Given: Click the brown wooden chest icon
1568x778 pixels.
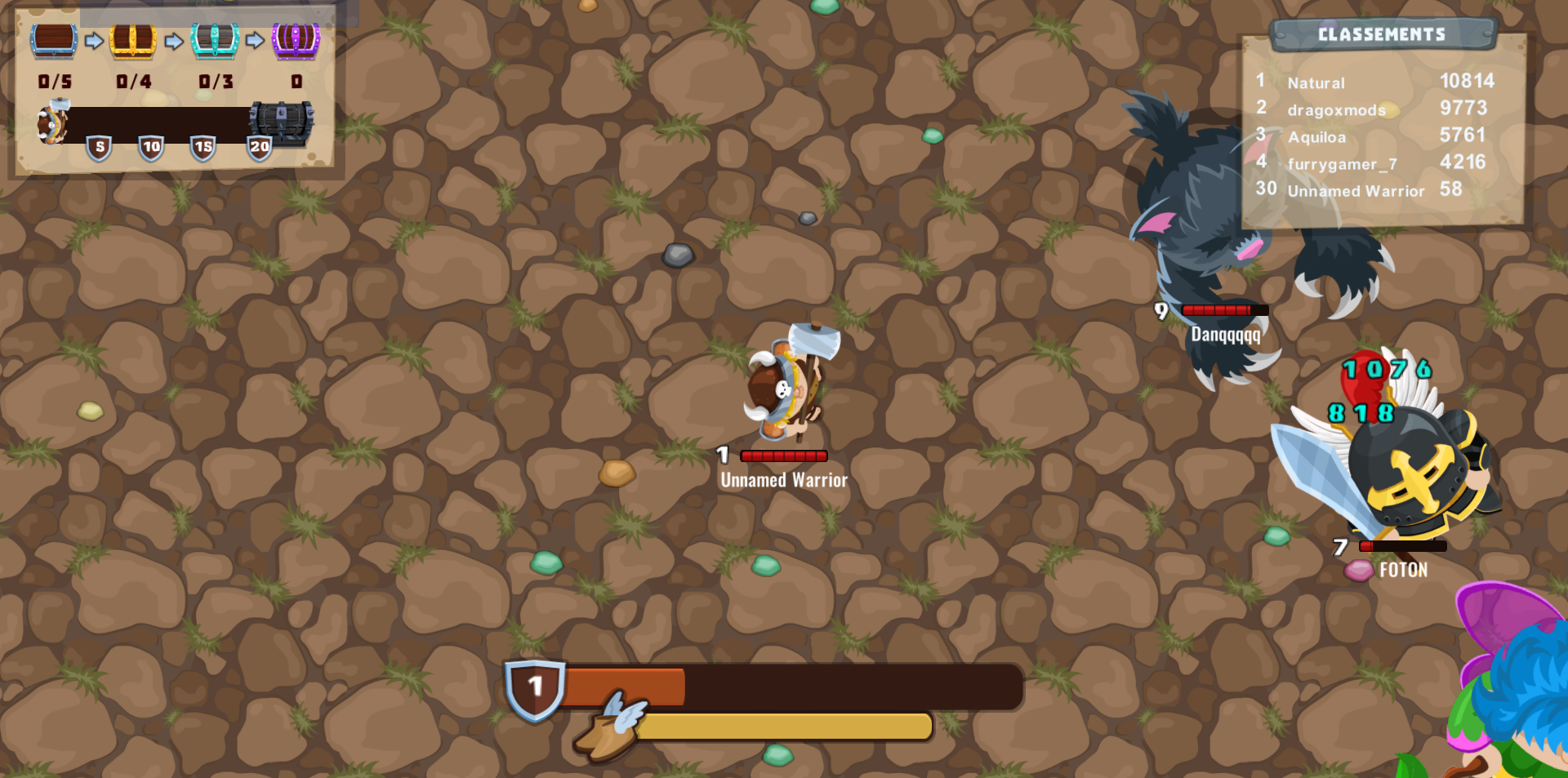Looking at the screenshot, I should pyautogui.click(x=54, y=40).
